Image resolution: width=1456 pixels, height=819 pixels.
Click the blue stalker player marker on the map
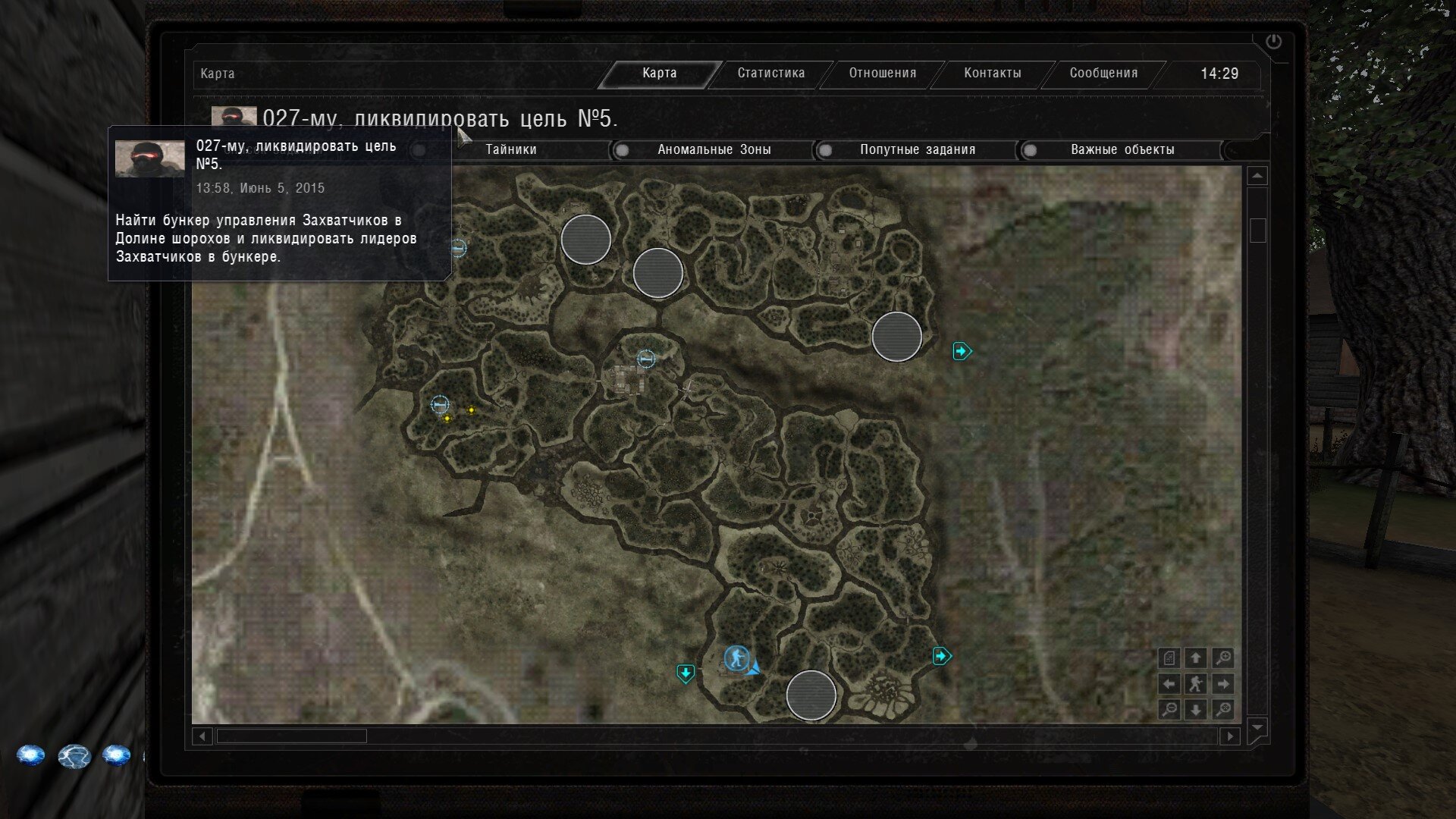[x=736, y=658]
